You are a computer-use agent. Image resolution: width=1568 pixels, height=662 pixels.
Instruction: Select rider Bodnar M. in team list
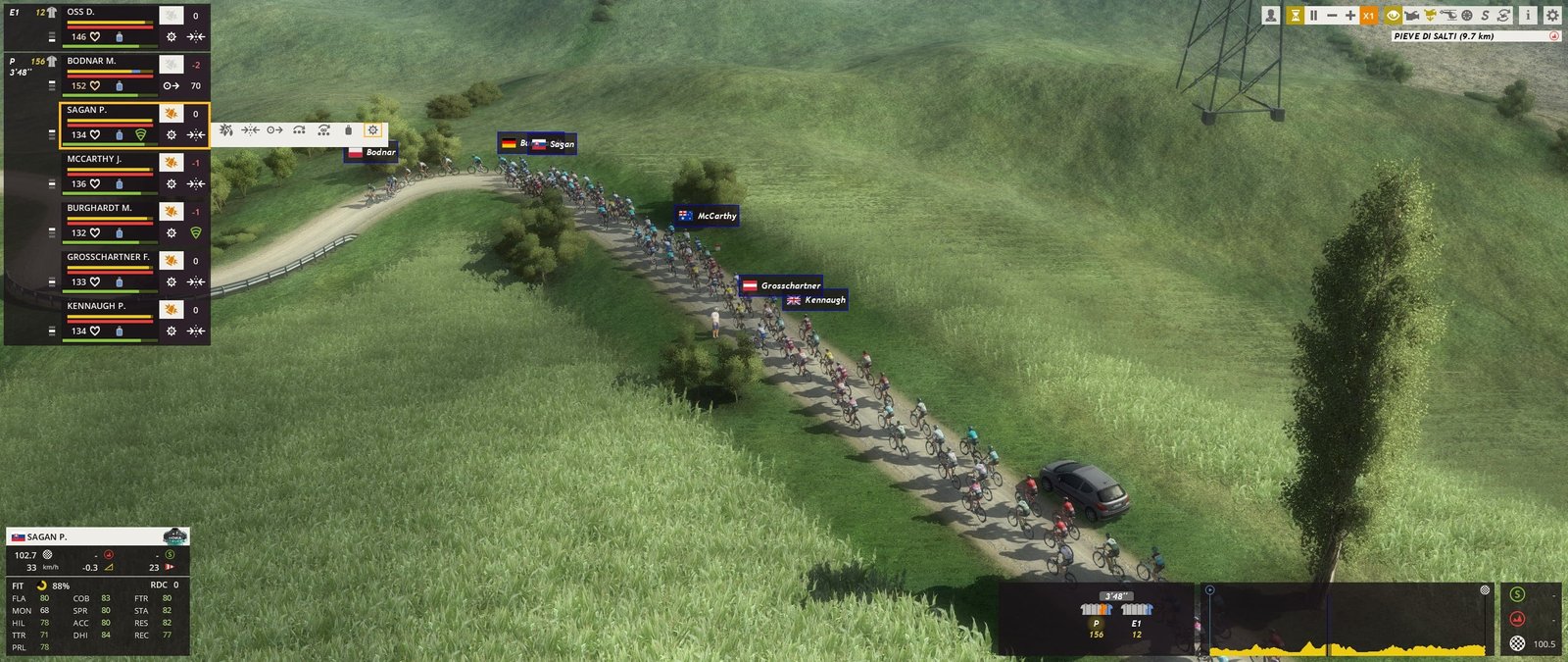click(108, 62)
